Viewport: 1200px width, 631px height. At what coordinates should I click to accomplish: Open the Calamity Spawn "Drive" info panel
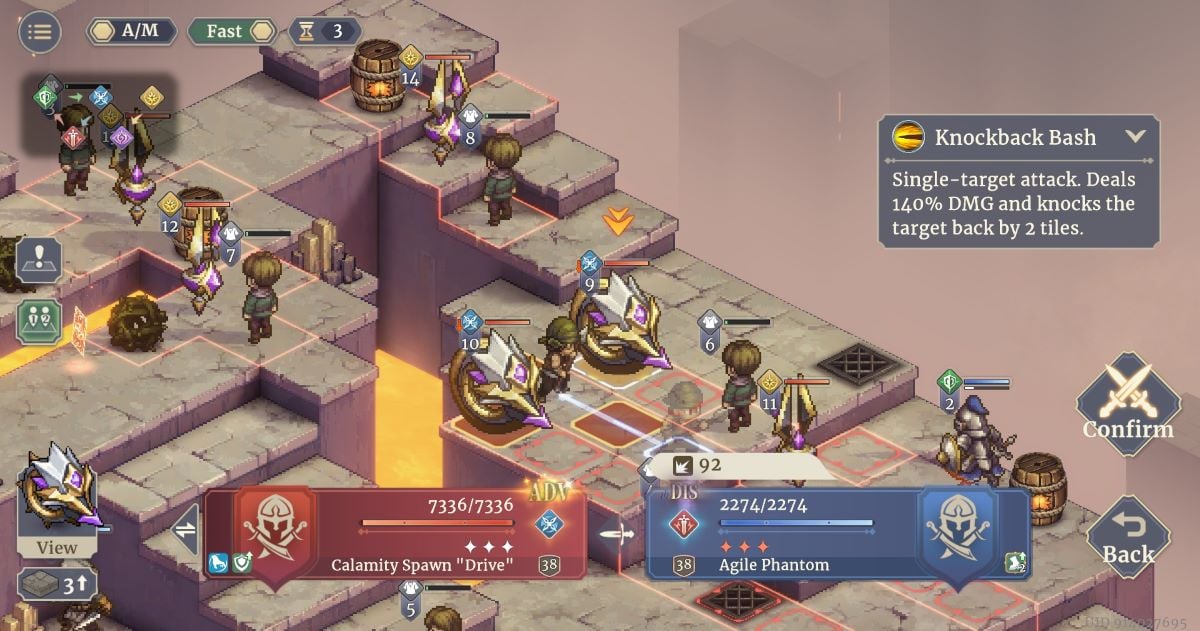[395, 533]
